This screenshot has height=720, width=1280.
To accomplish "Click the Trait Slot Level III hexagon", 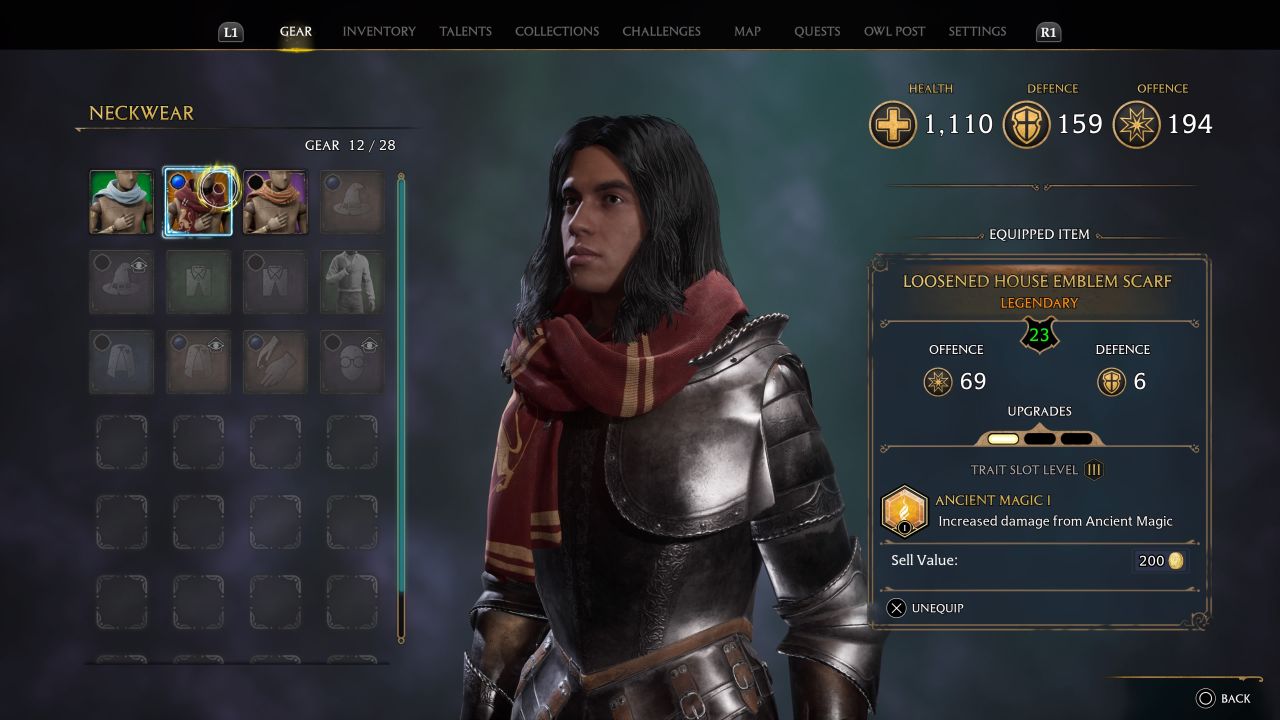I will 1094,469.
